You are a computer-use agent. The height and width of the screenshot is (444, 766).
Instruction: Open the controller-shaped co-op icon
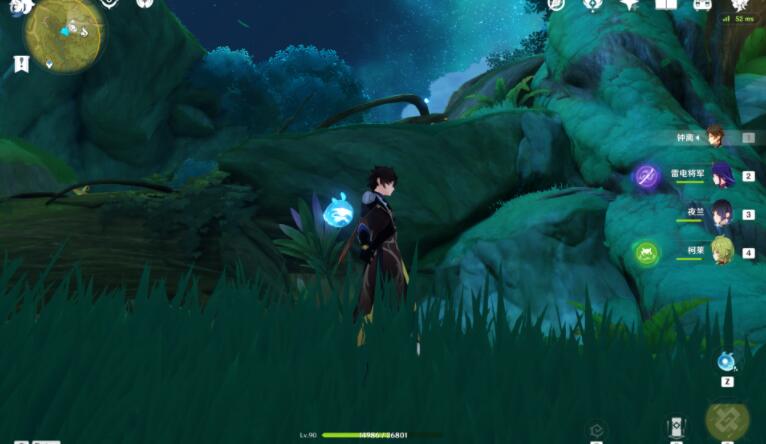coord(703,5)
